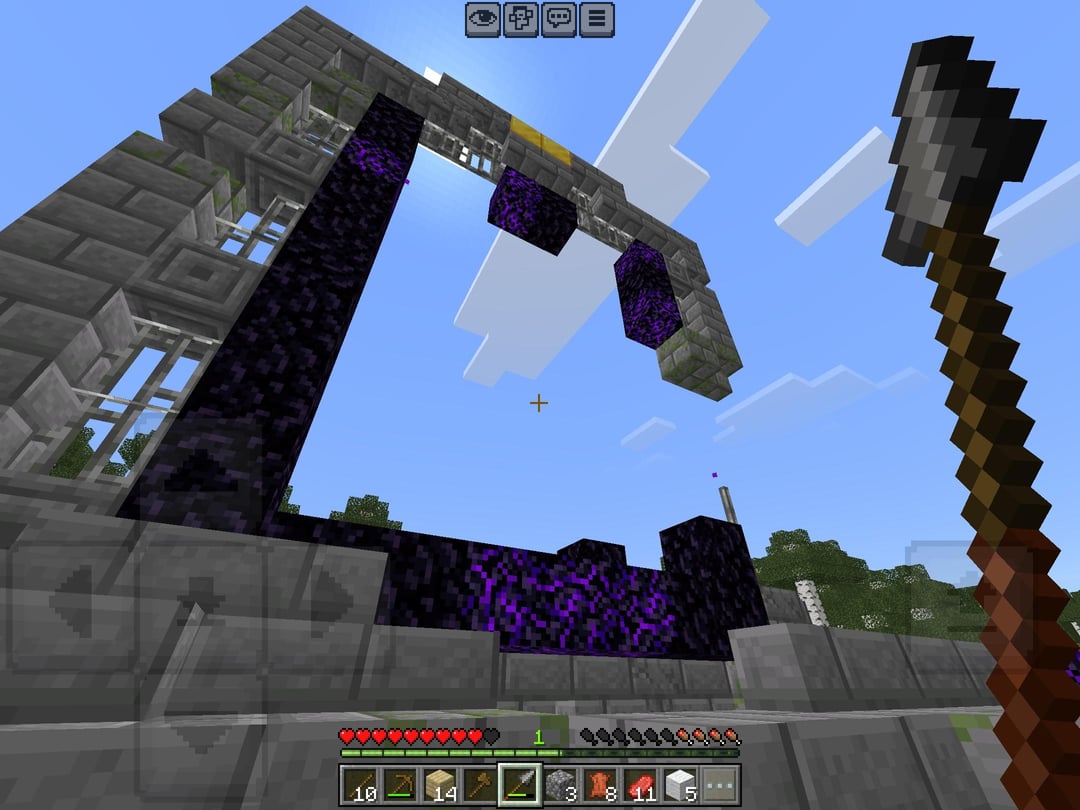Open the pause menu button

point(597,19)
